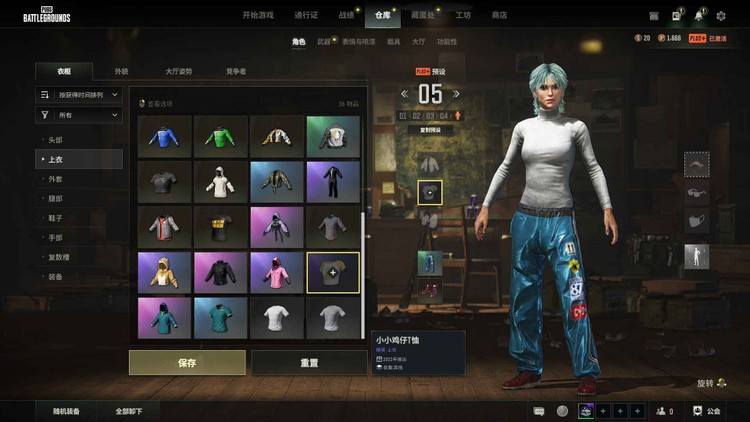Save the outfit with the 保存 button

point(187,362)
